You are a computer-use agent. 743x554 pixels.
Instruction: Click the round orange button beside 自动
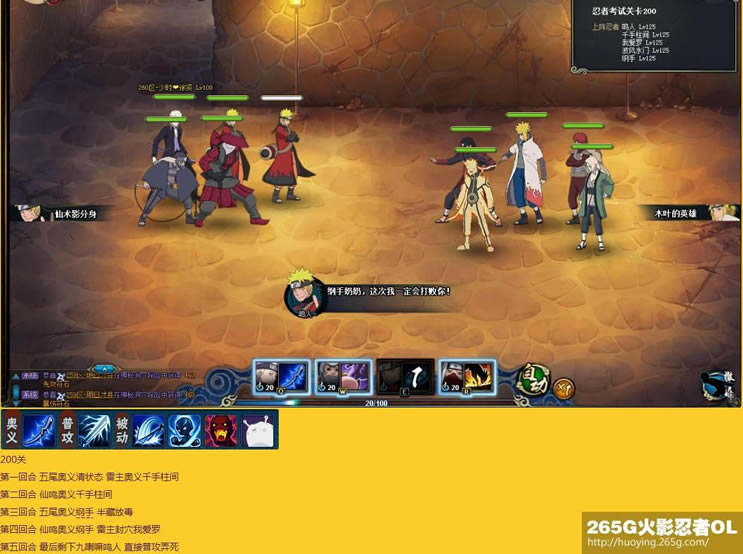[564, 387]
